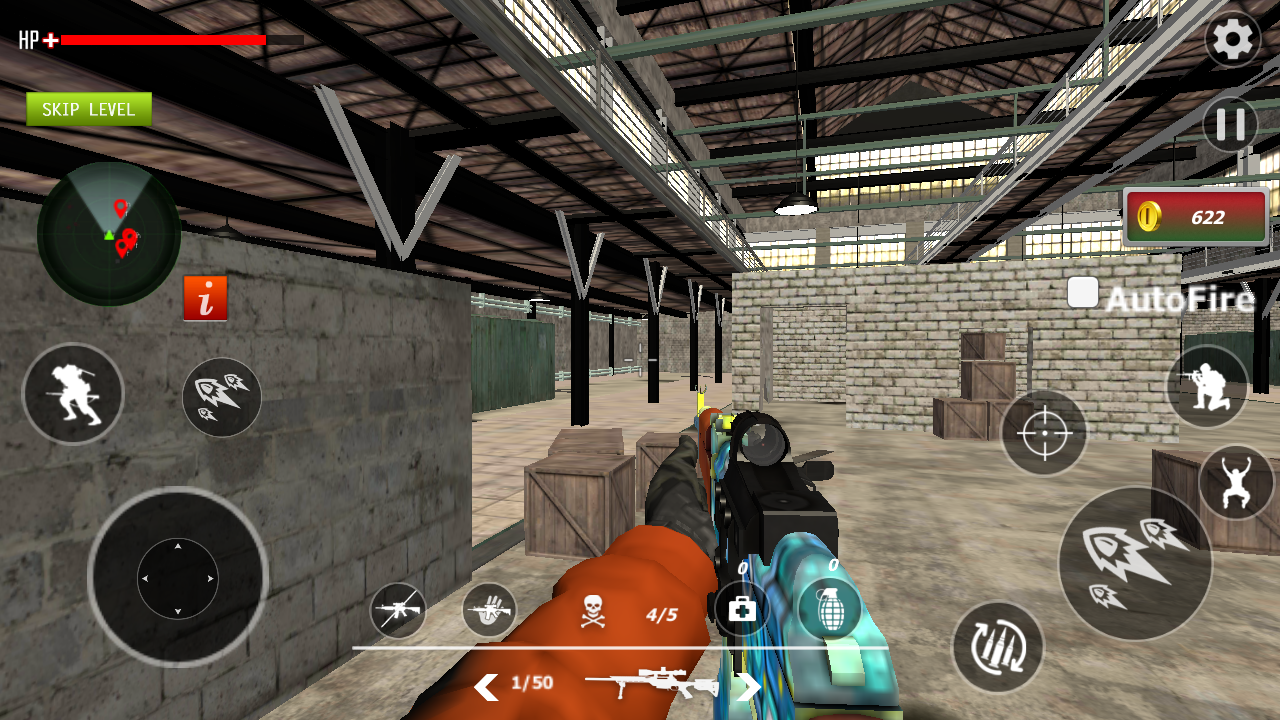Throw a grenade

(831, 609)
